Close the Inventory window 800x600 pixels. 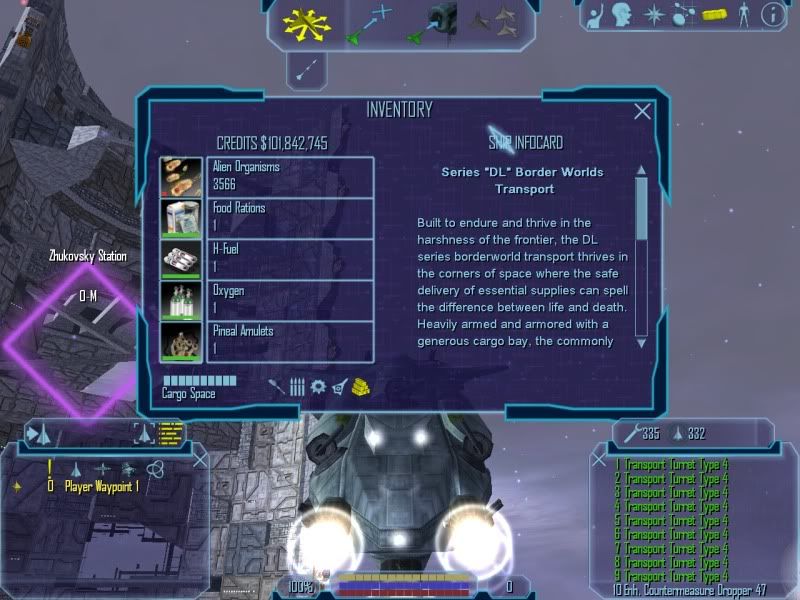tap(643, 112)
